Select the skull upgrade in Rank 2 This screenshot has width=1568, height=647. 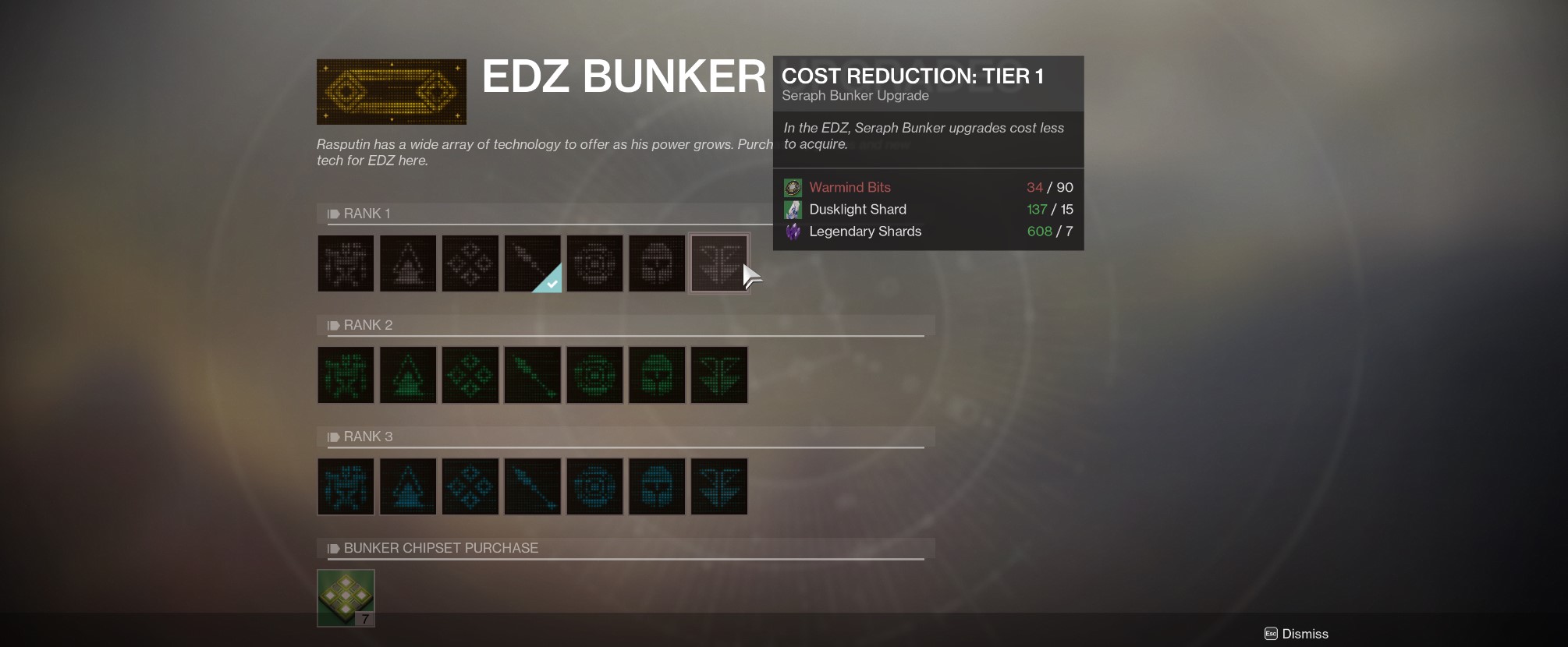tap(656, 375)
